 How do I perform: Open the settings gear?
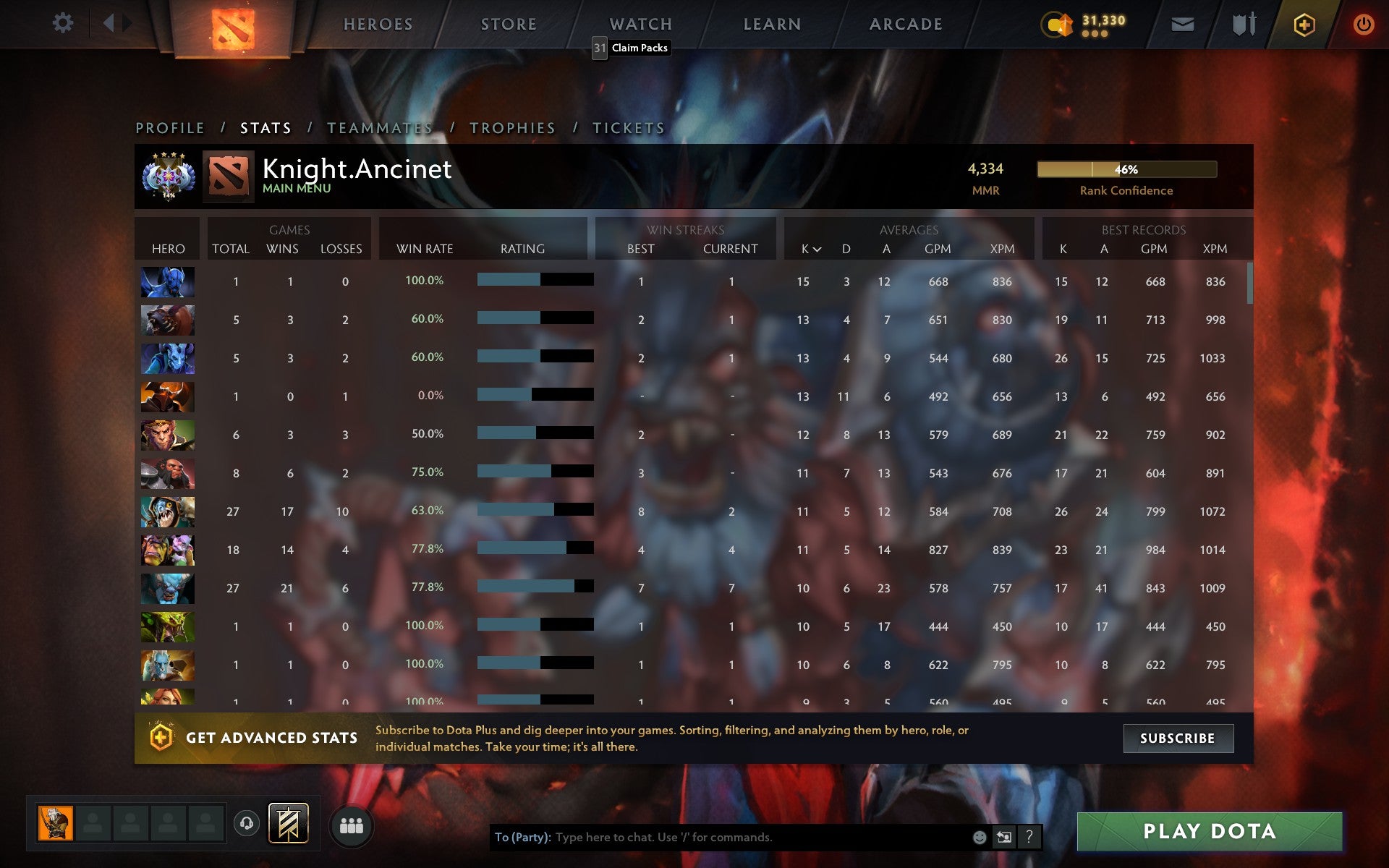coord(64,23)
